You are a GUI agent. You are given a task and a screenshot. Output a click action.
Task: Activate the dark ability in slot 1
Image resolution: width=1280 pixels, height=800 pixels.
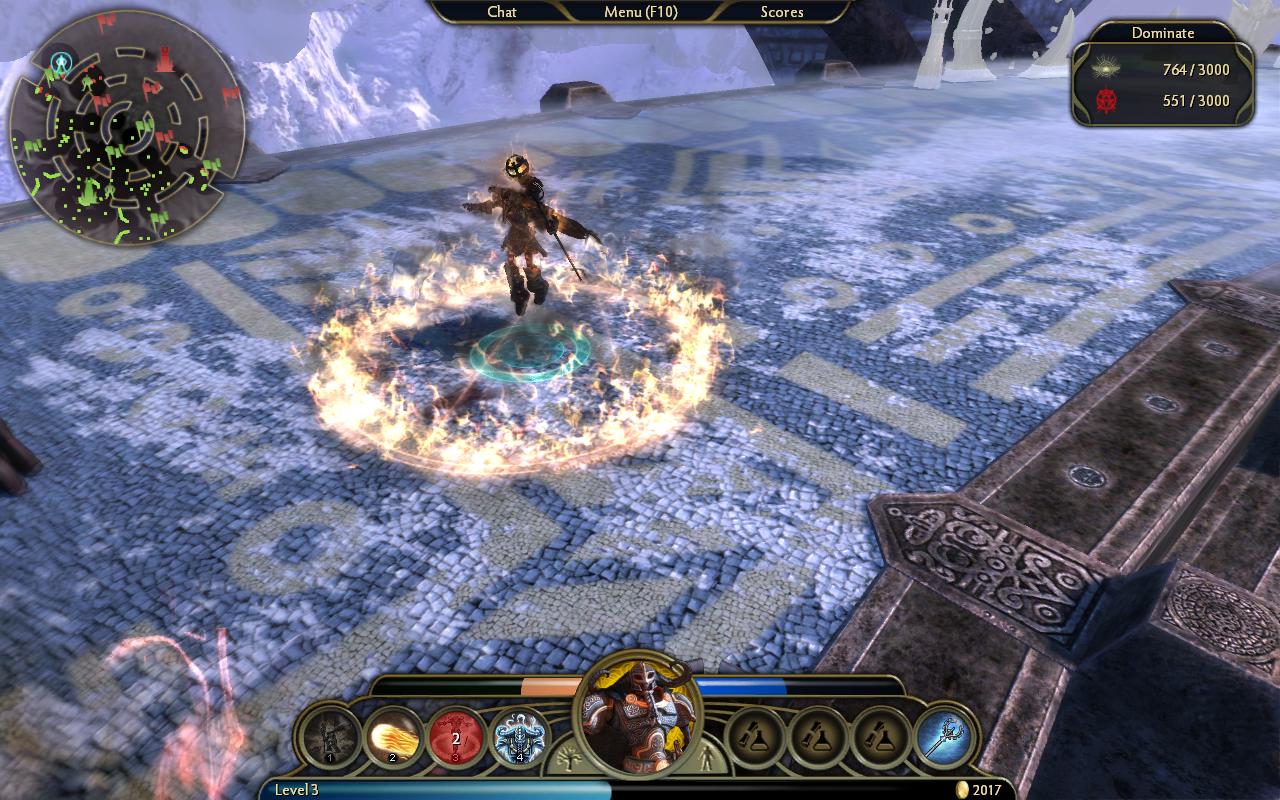click(330, 738)
